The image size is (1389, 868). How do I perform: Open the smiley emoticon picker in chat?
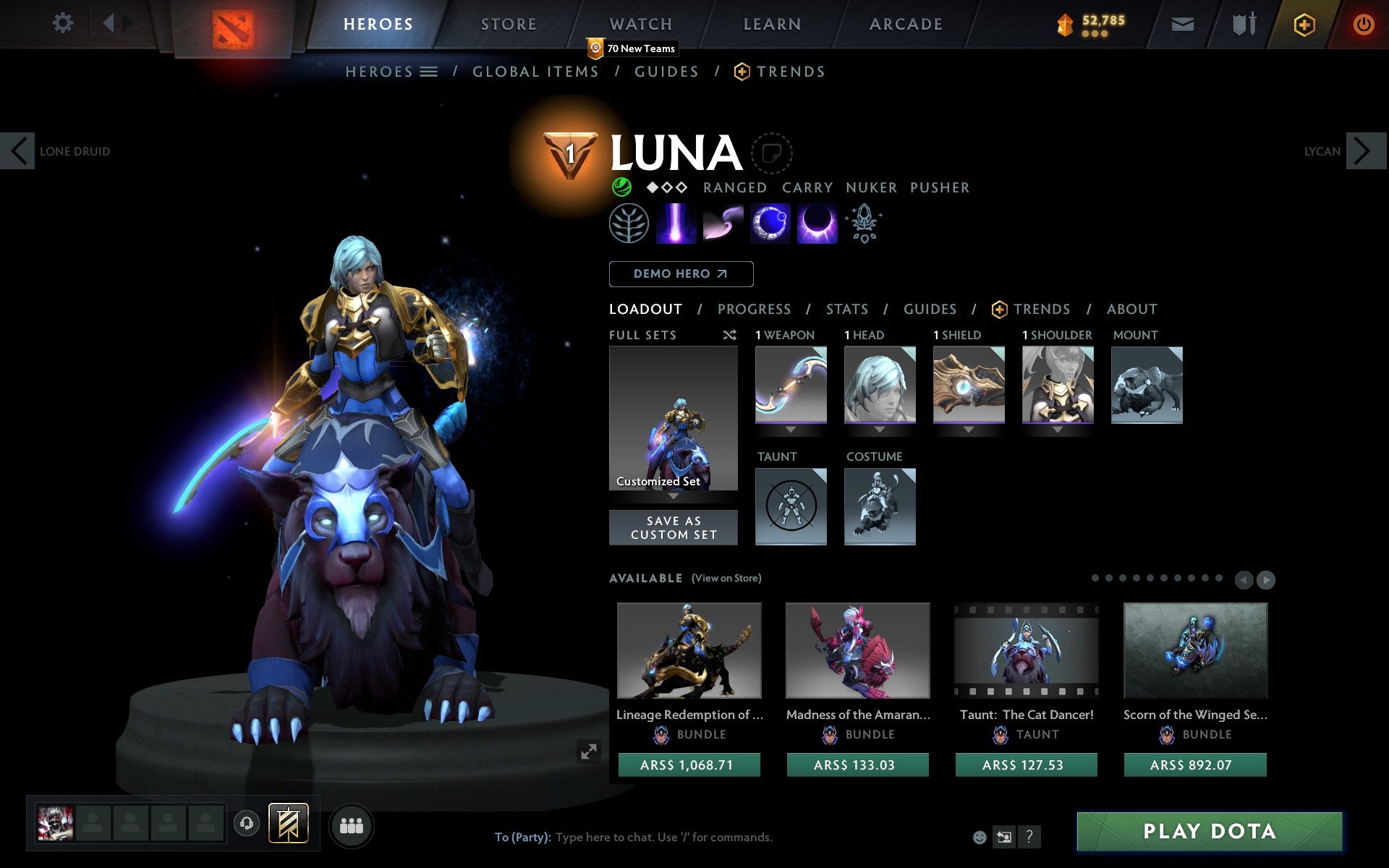coord(980,837)
